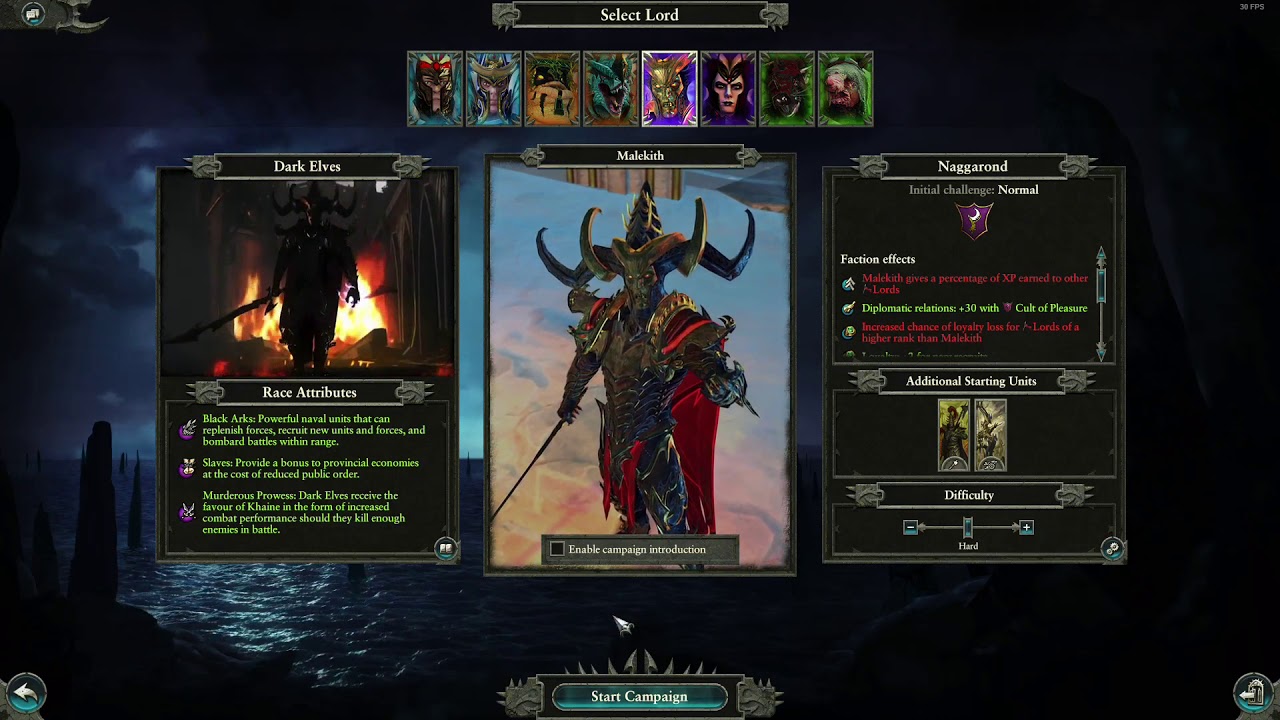Select Kroq-Gar lizard lord portrait

click(610, 89)
